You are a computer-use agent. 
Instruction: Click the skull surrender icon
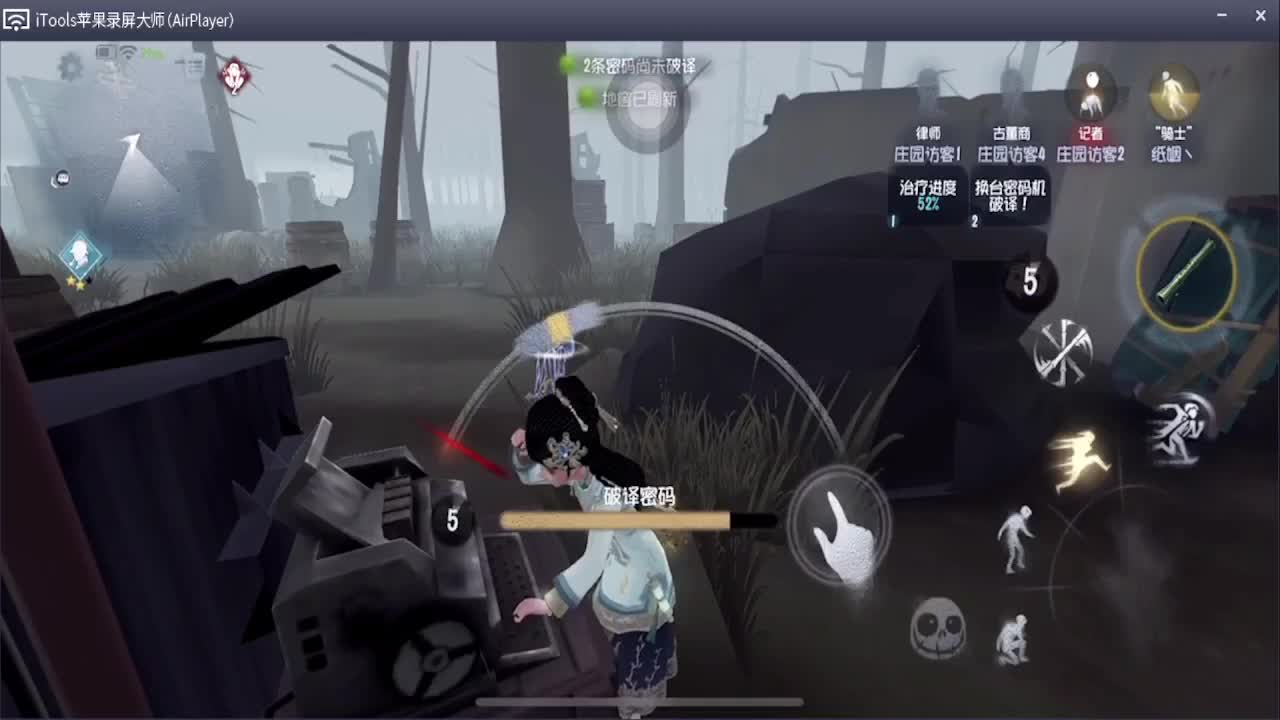(937, 625)
